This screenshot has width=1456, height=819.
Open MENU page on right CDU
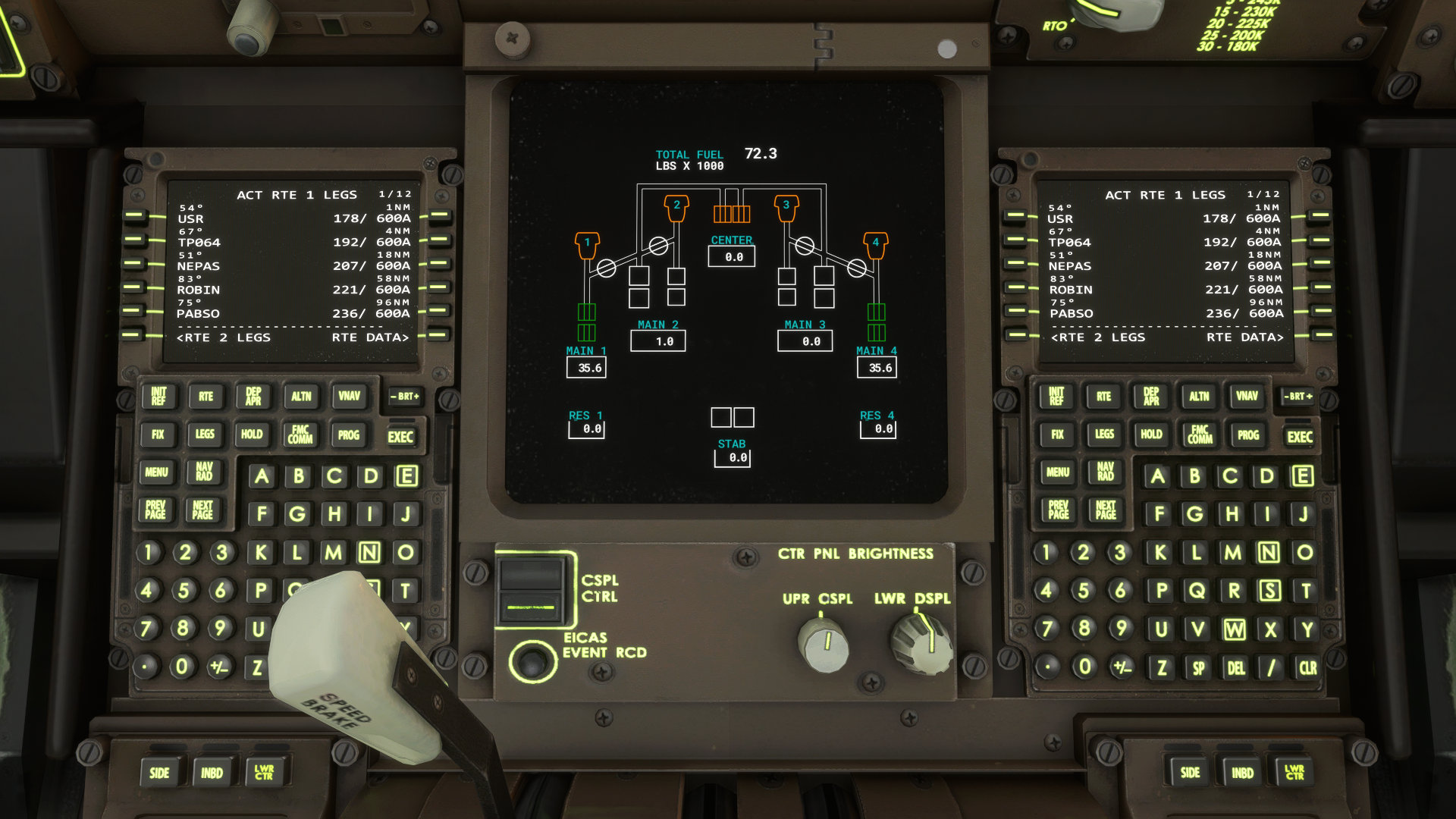coord(1058,472)
